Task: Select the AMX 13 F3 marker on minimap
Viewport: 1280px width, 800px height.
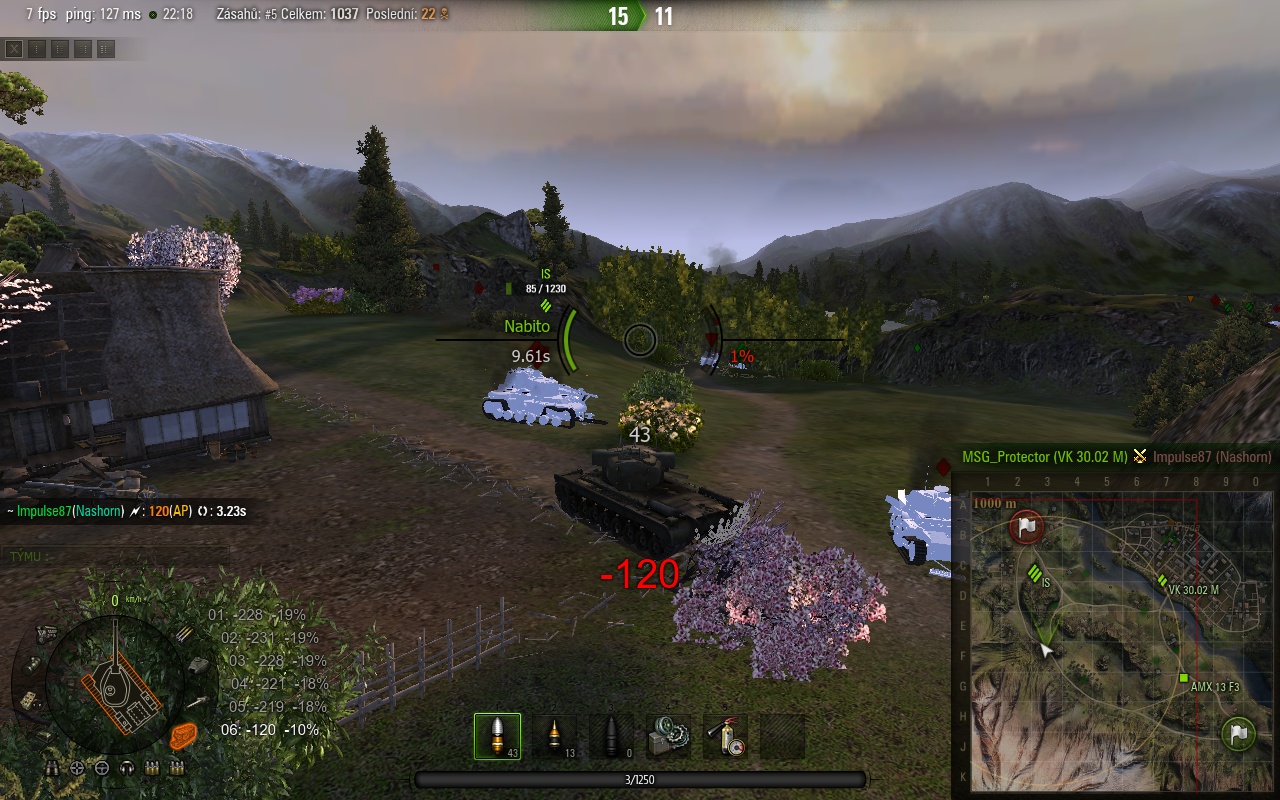Action: pyautogui.click(x=1183, y=679)
